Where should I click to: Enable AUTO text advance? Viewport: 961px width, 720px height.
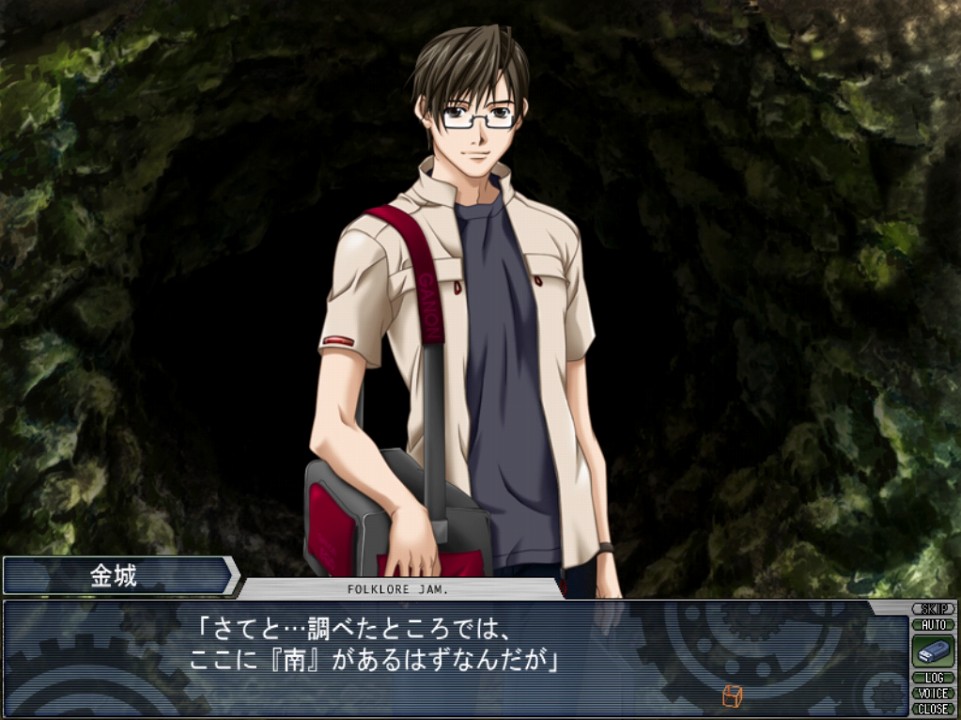[932, 623]
